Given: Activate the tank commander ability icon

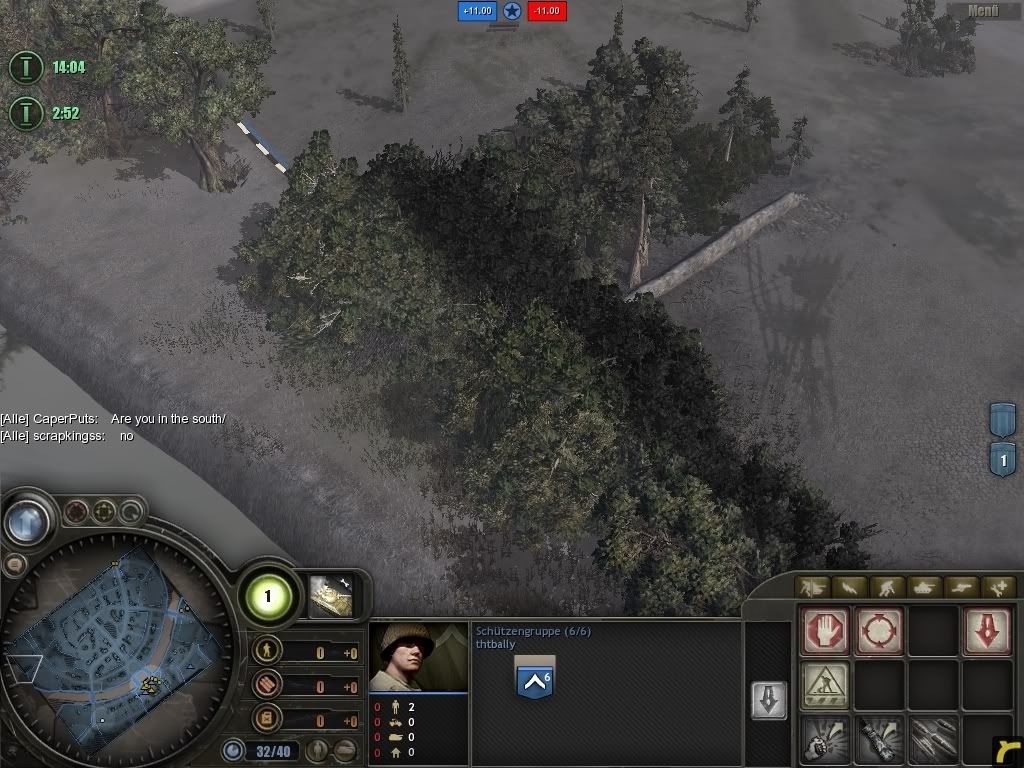Looking at the screenshot, I should tap(331, 596).
